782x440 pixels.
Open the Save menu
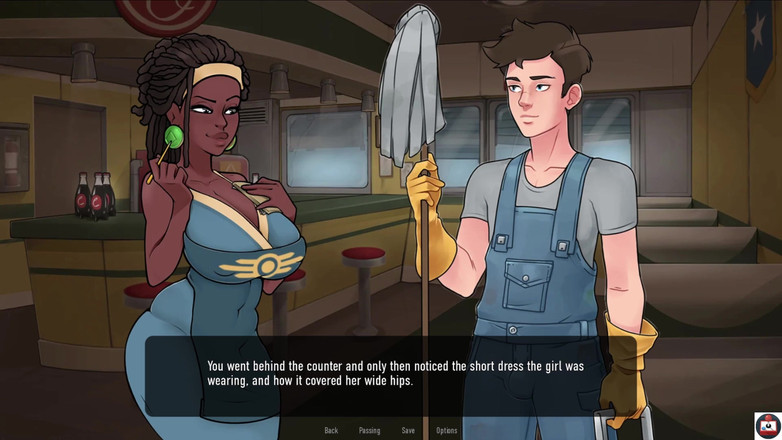coord(408,430)
